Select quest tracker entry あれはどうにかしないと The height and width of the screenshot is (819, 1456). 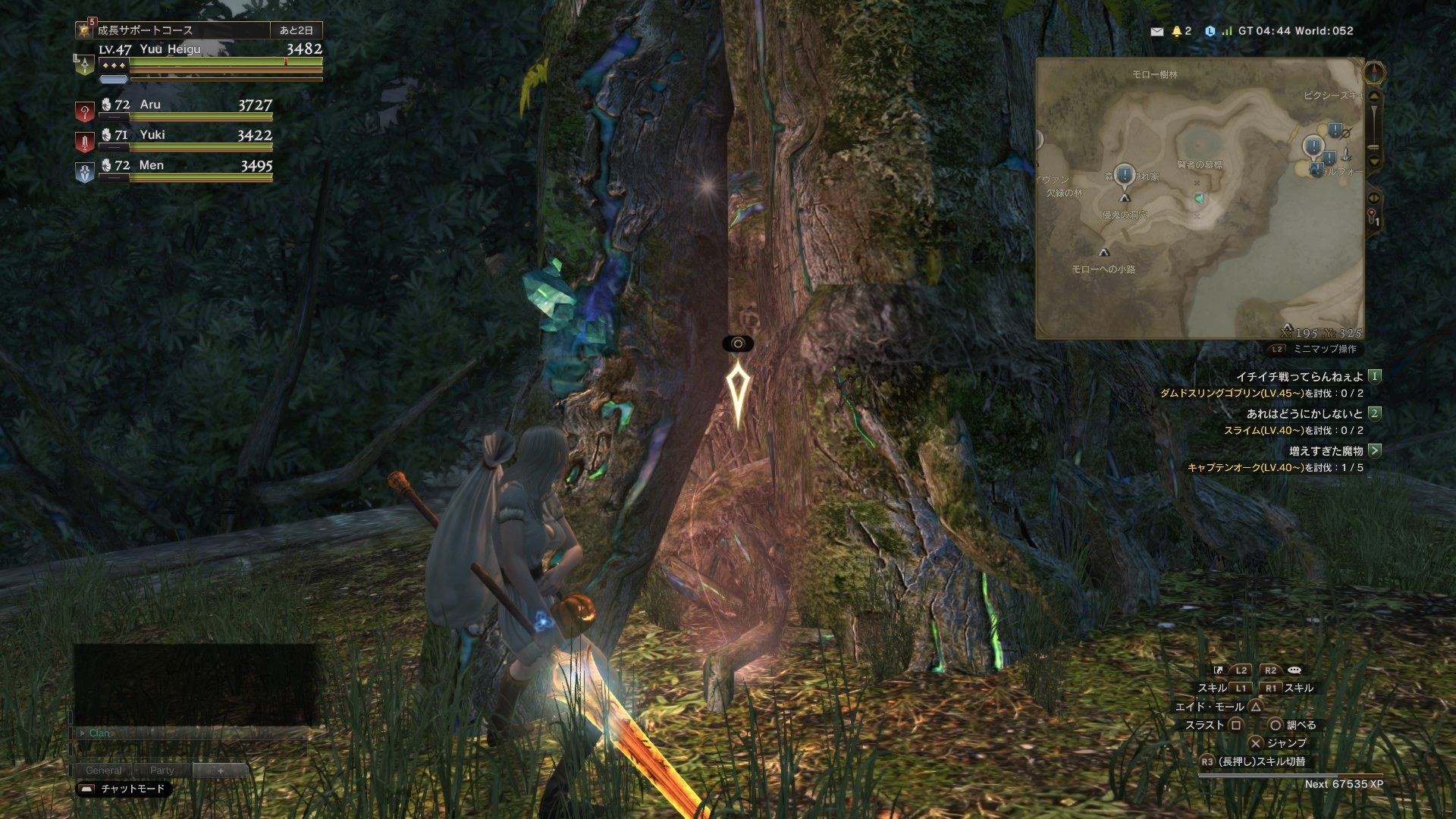coord(1305,413)
